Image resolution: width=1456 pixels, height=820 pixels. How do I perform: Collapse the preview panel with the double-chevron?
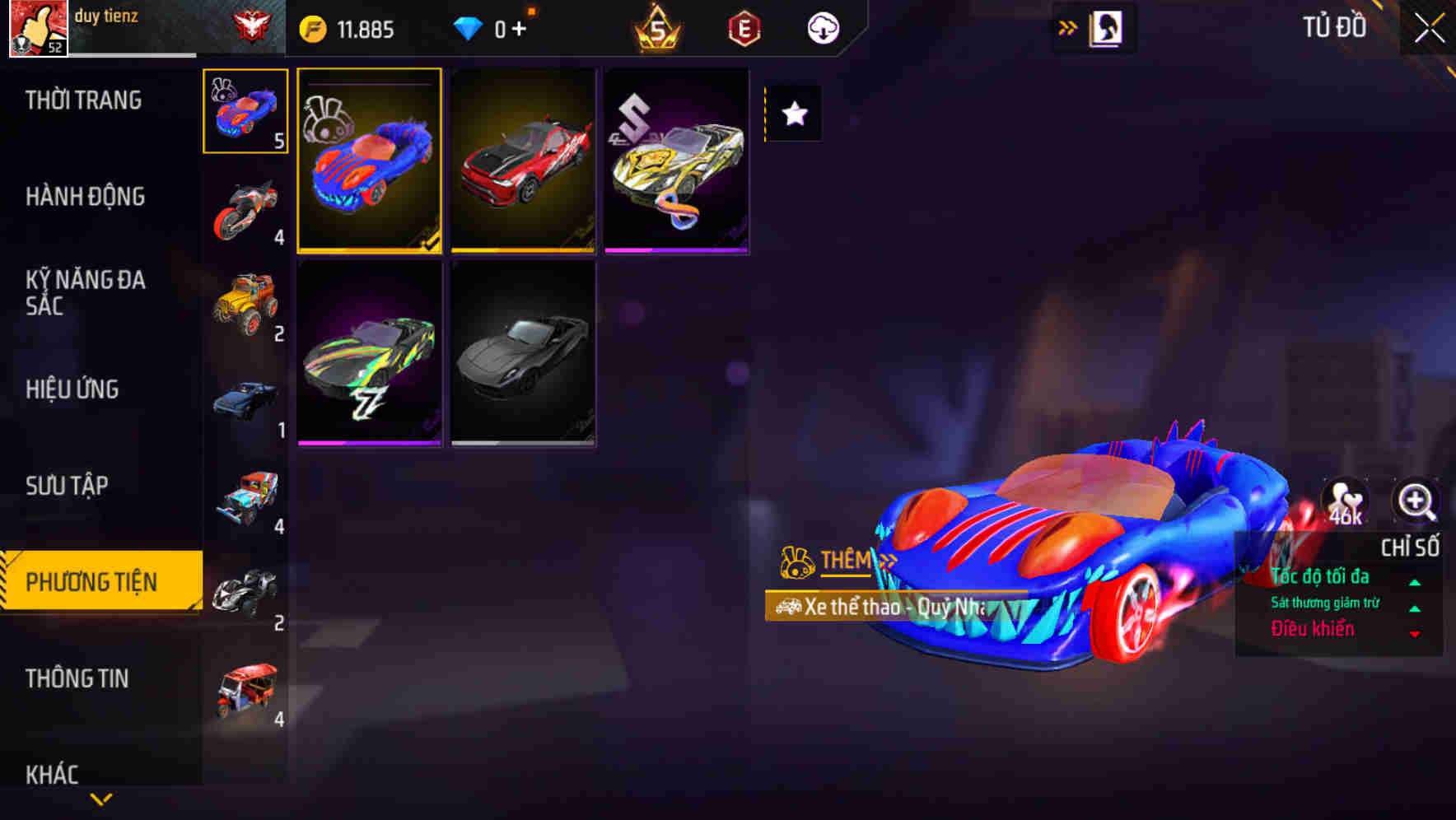[1067, 27]
